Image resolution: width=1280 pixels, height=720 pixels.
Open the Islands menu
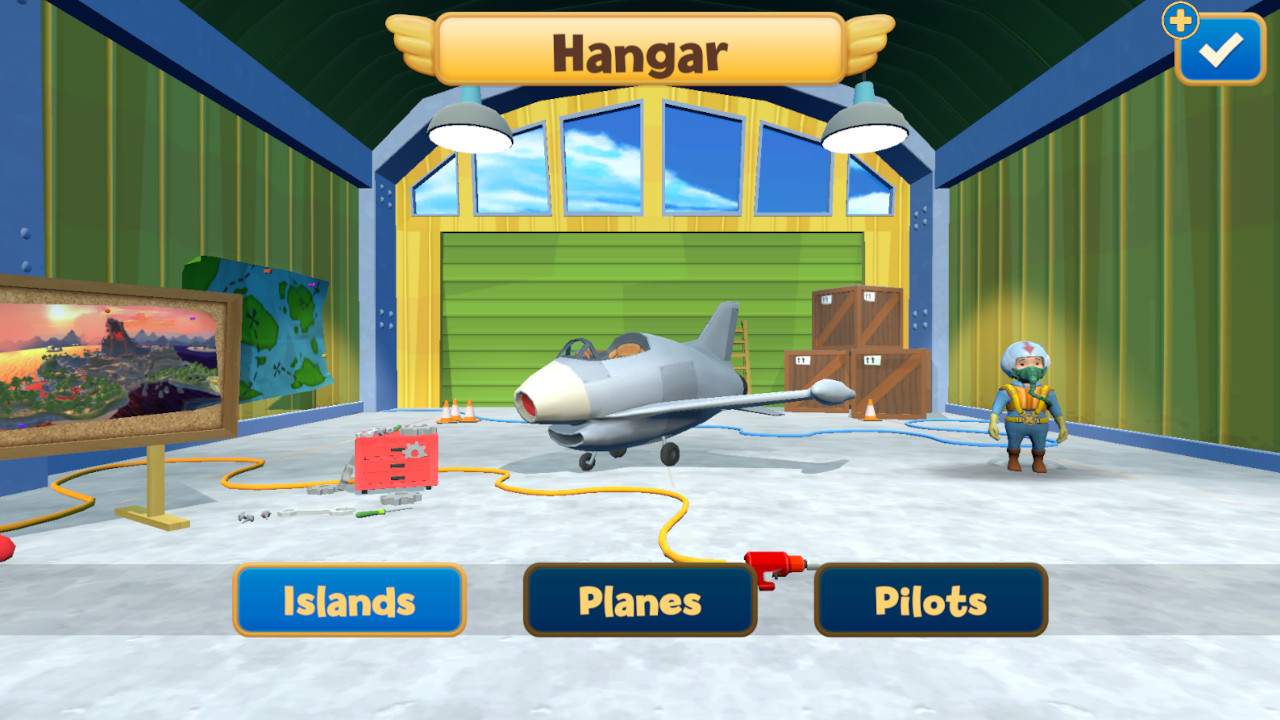349,600
